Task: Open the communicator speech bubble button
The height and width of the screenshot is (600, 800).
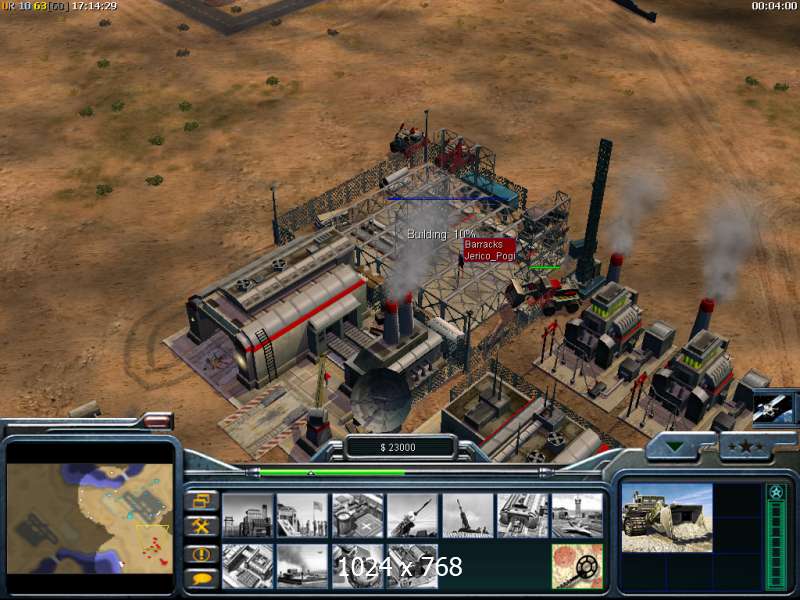Action: 201,577
